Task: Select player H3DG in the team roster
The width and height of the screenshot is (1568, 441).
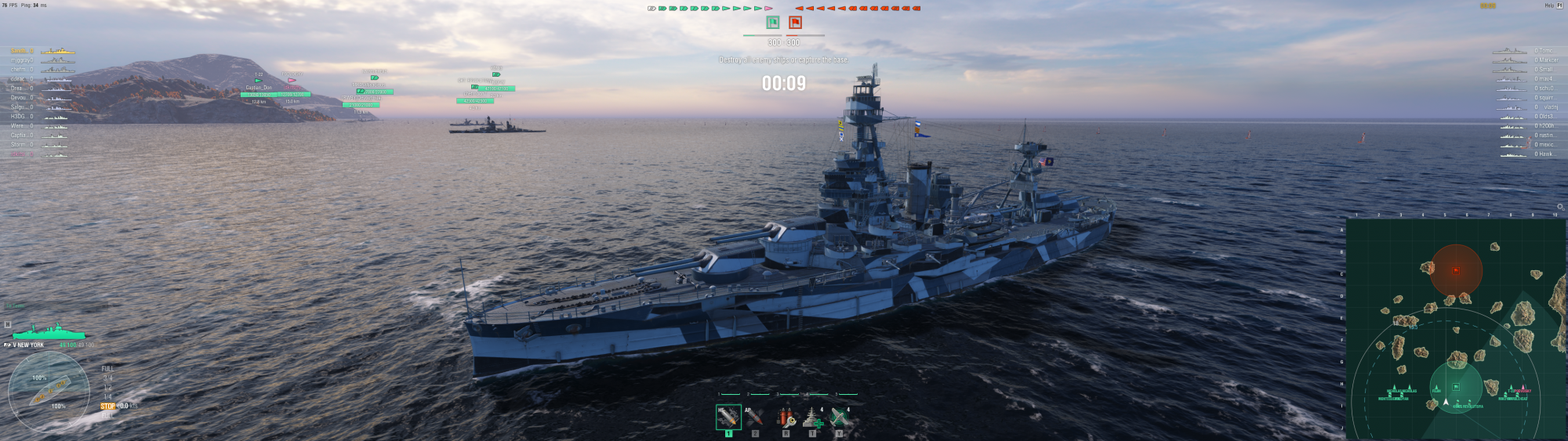Action: click(19, 117)
